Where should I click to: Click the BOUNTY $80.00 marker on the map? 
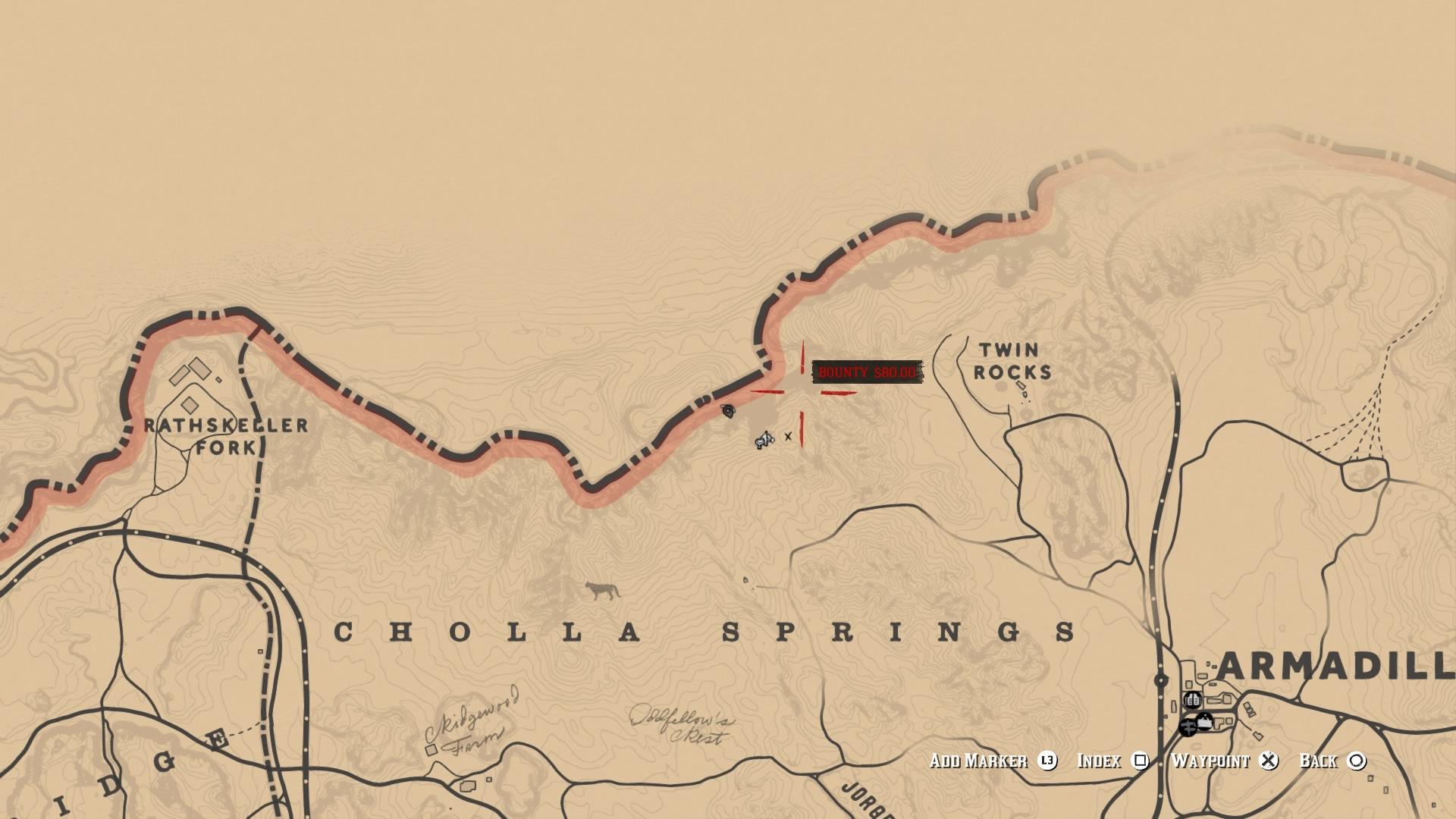pos(868,372)
